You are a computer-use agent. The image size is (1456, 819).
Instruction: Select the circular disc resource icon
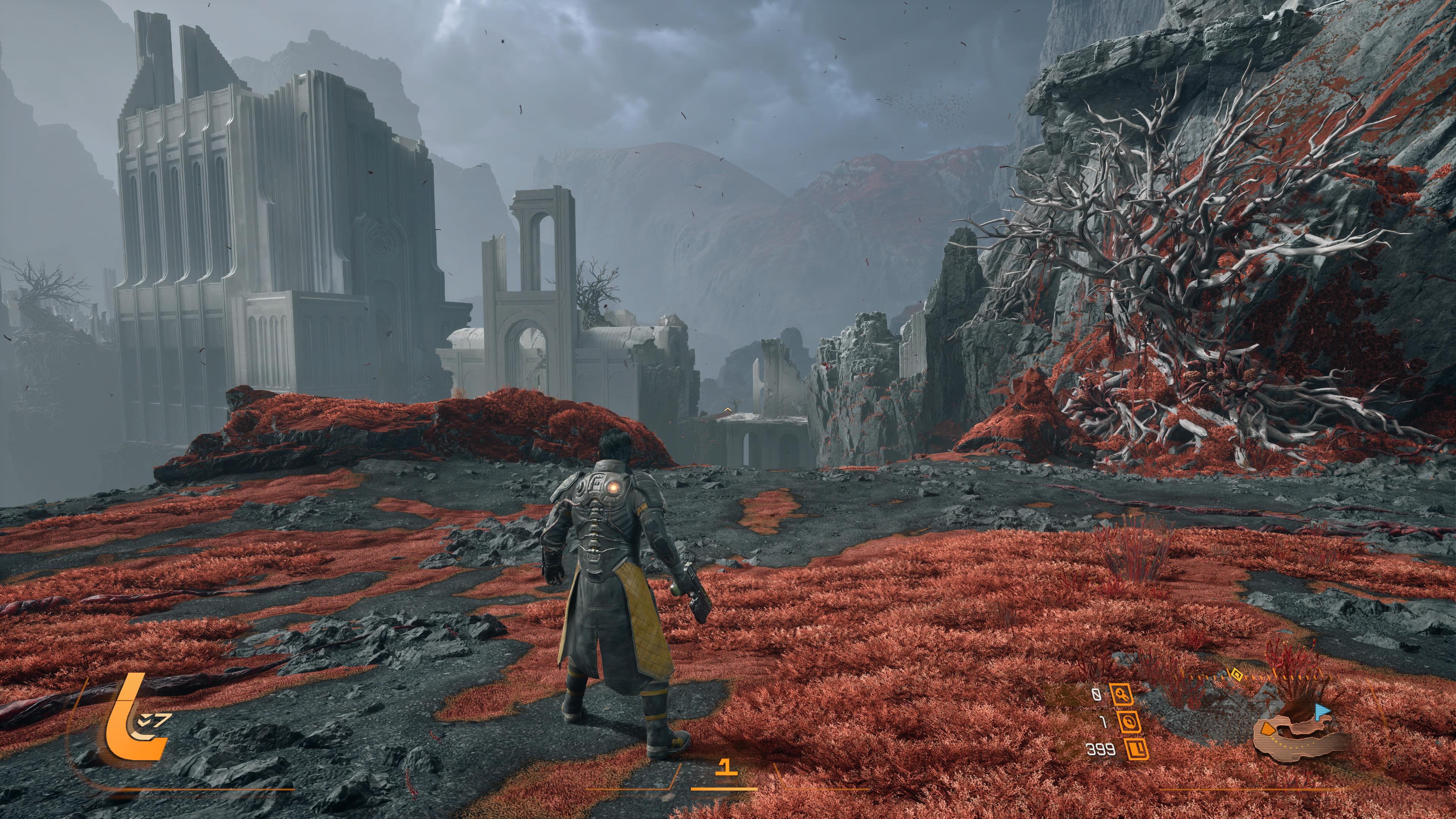[x=1129, y=722]
